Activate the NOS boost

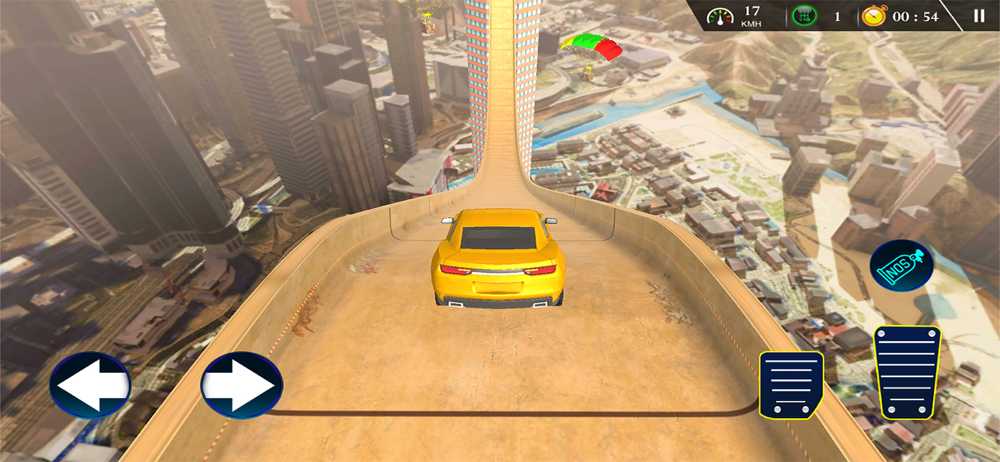coord(900,266)
